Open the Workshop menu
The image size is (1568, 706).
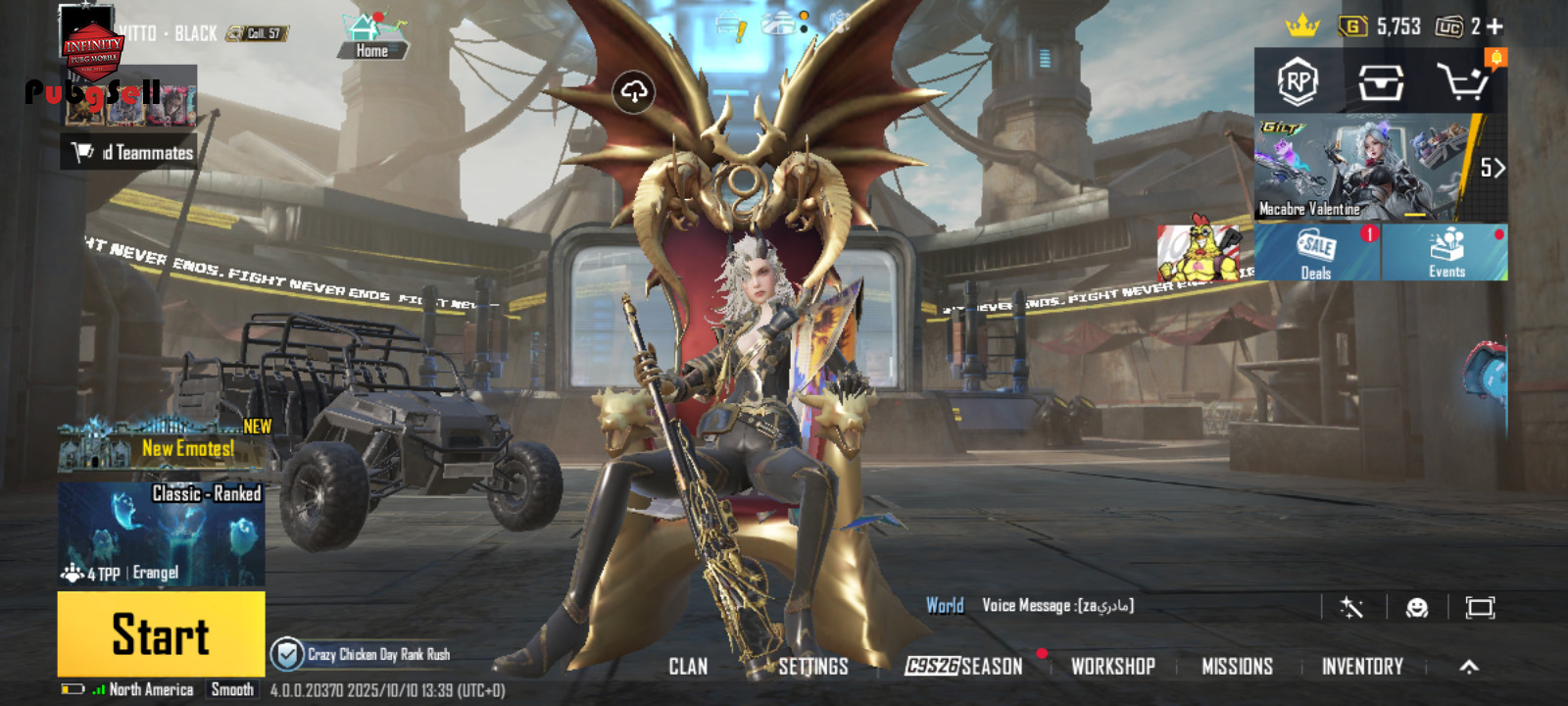coord(1112,667)
